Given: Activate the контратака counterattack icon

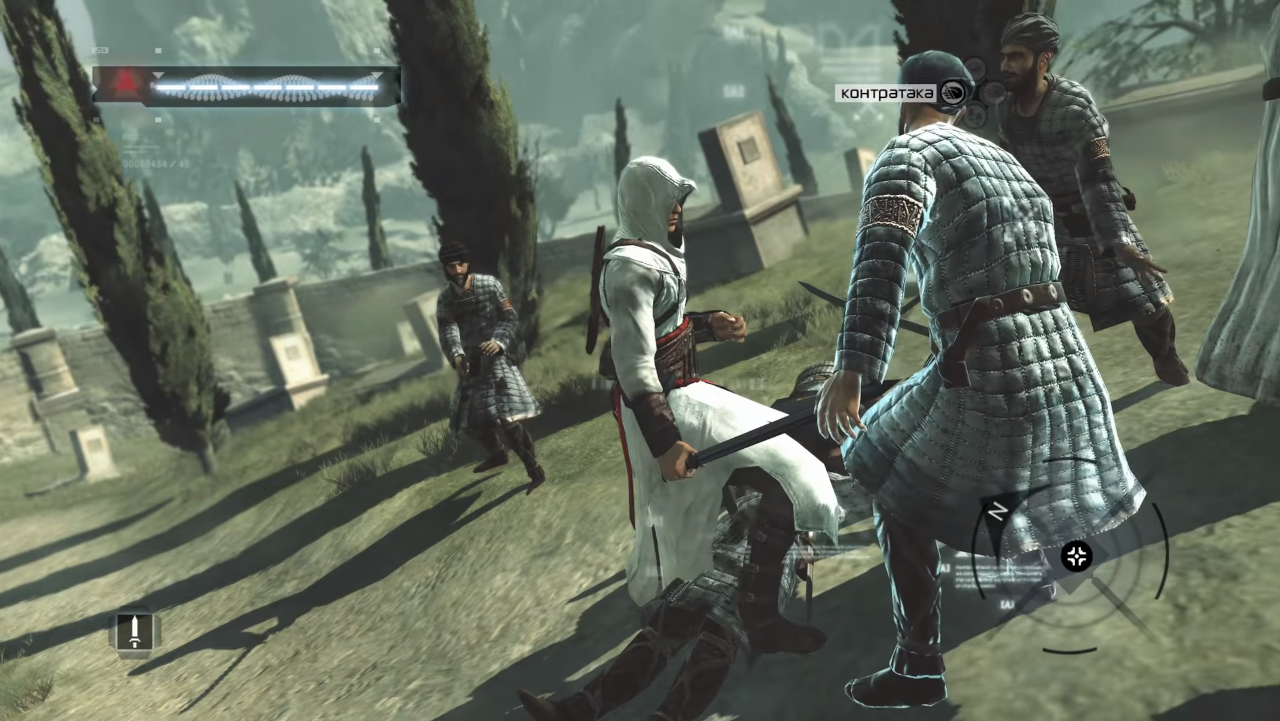Looking at the screenshot, I should 956,93.
